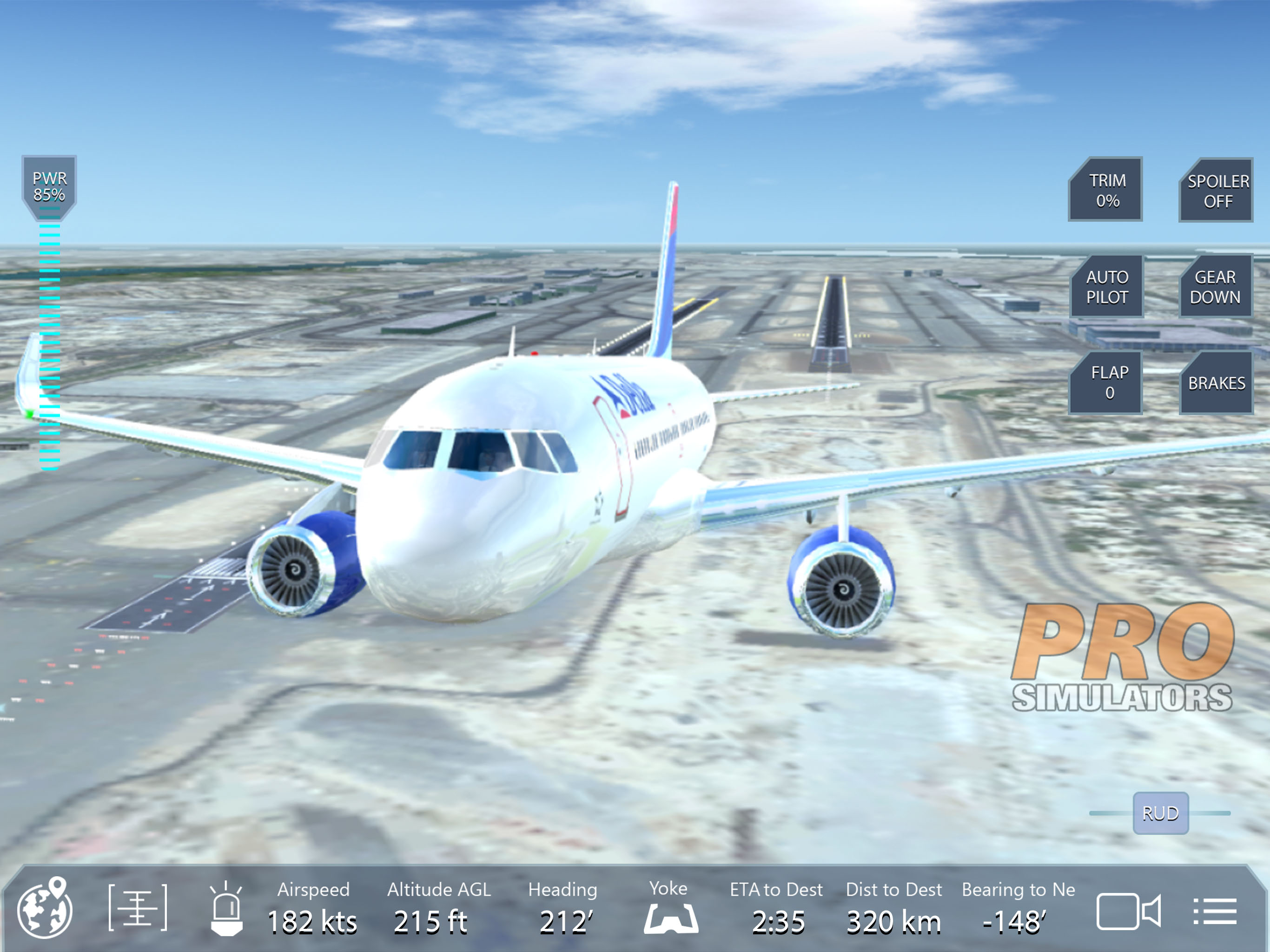Image resolution: width=1270 pixels, height=952 pixels.
Task: Change the camera view icon
Action: point(1128,911)
